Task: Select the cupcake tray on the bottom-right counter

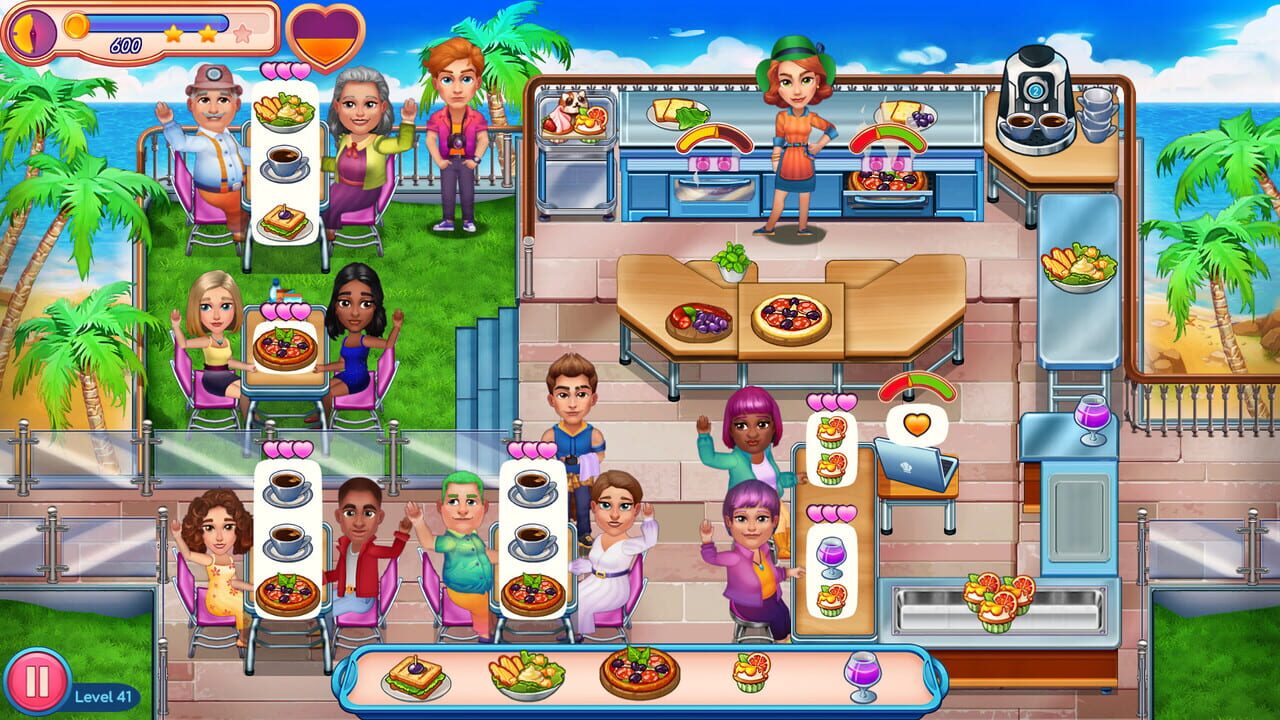Action: [995, 600]
